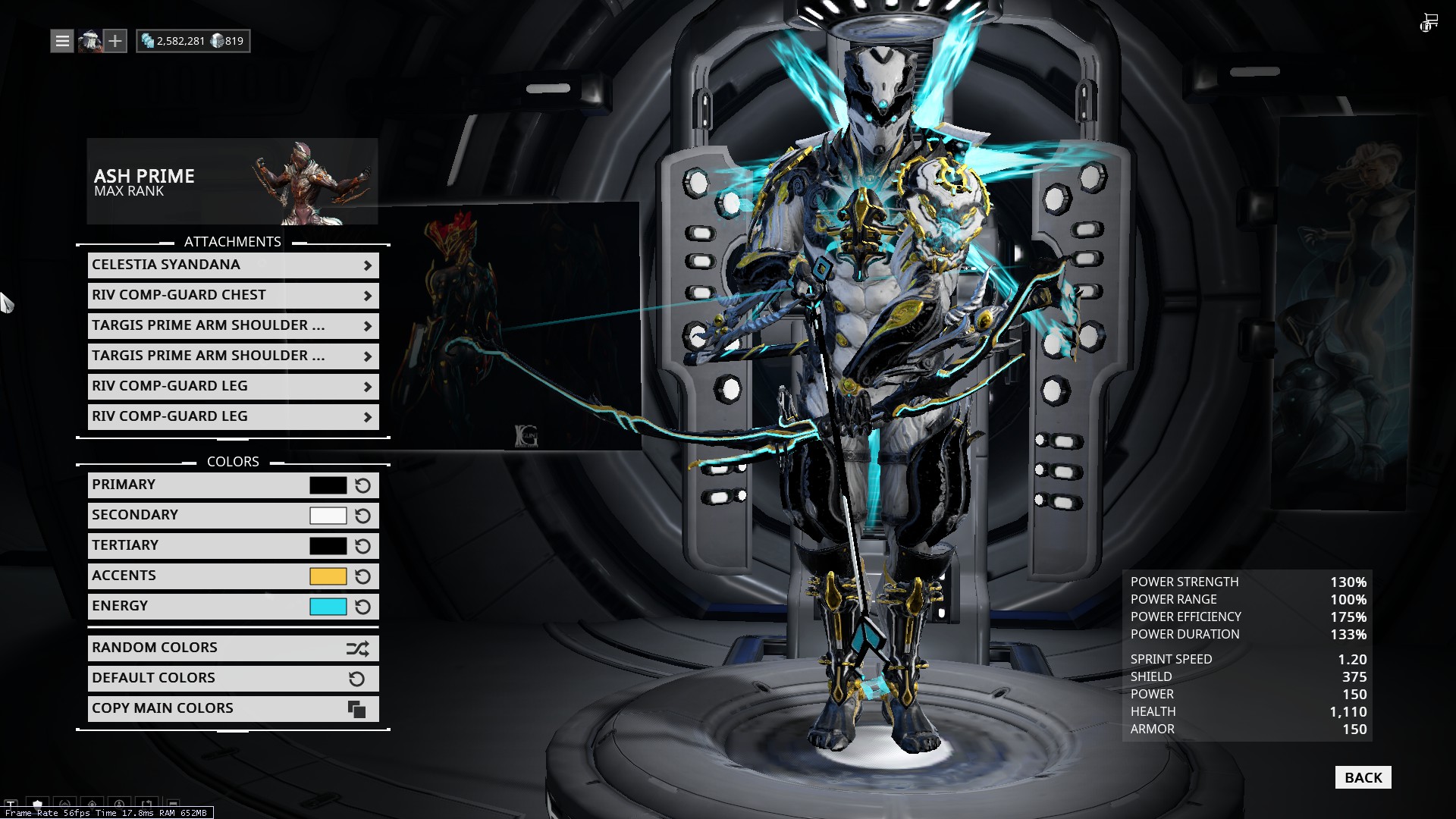Change the secondary white color swatch

[328, 516]
